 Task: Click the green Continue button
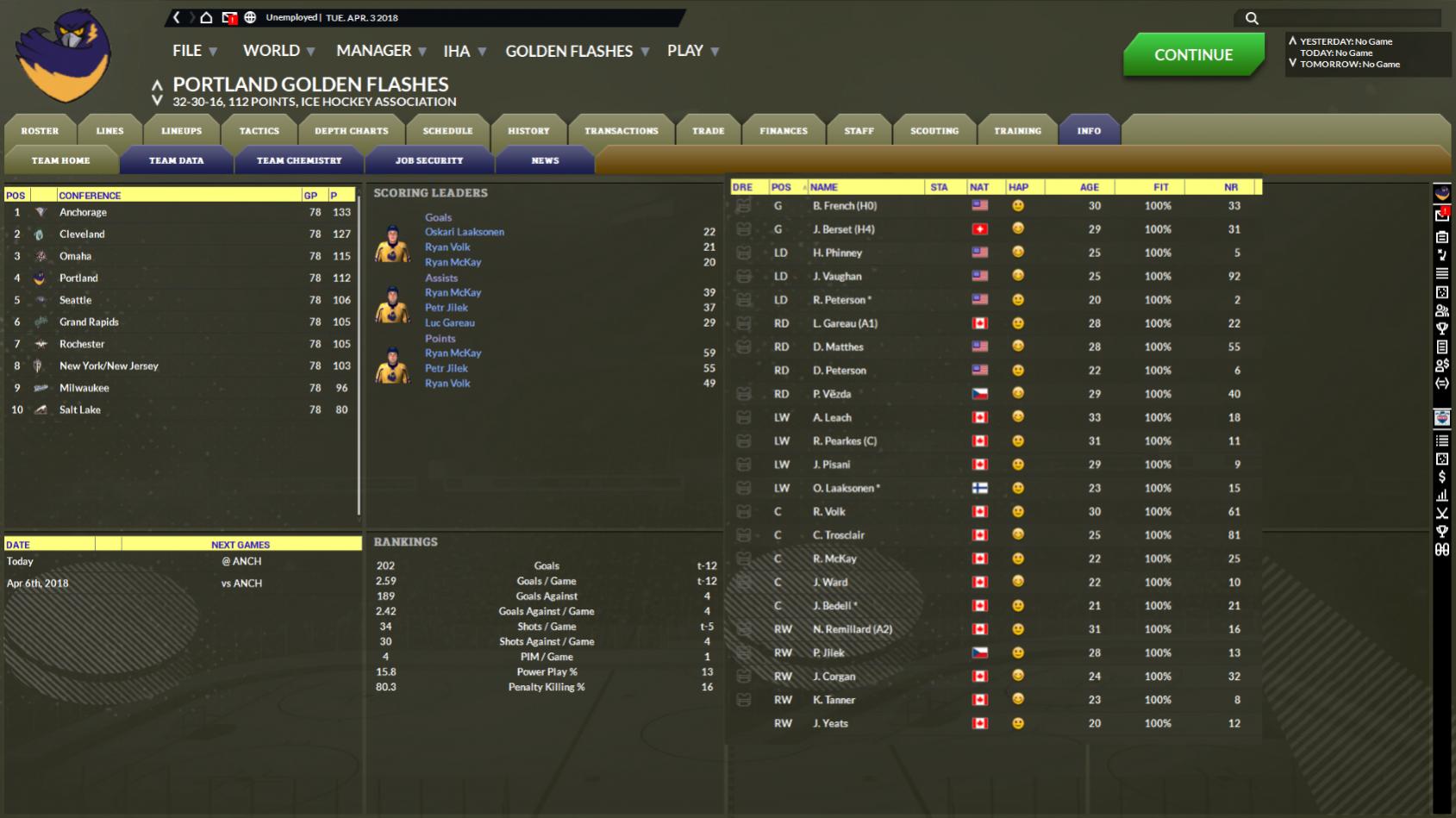(1193, 54)
